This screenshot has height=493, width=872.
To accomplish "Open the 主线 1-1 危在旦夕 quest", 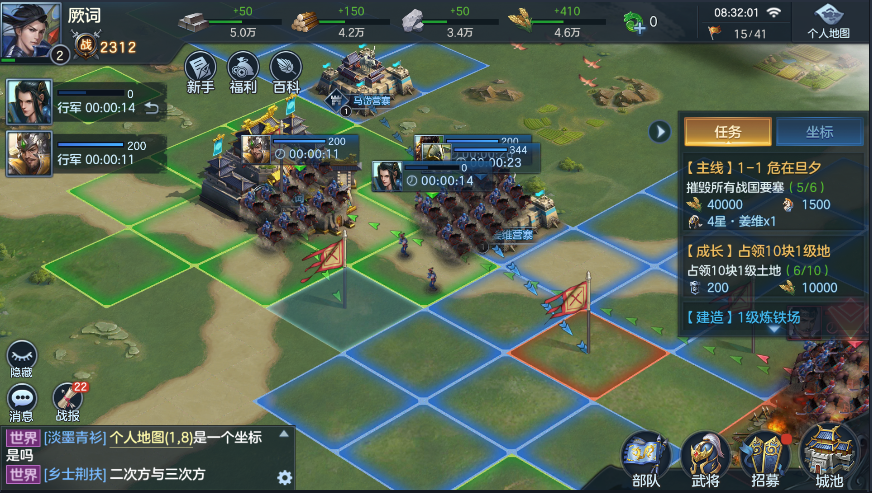I will coord(772,187).
